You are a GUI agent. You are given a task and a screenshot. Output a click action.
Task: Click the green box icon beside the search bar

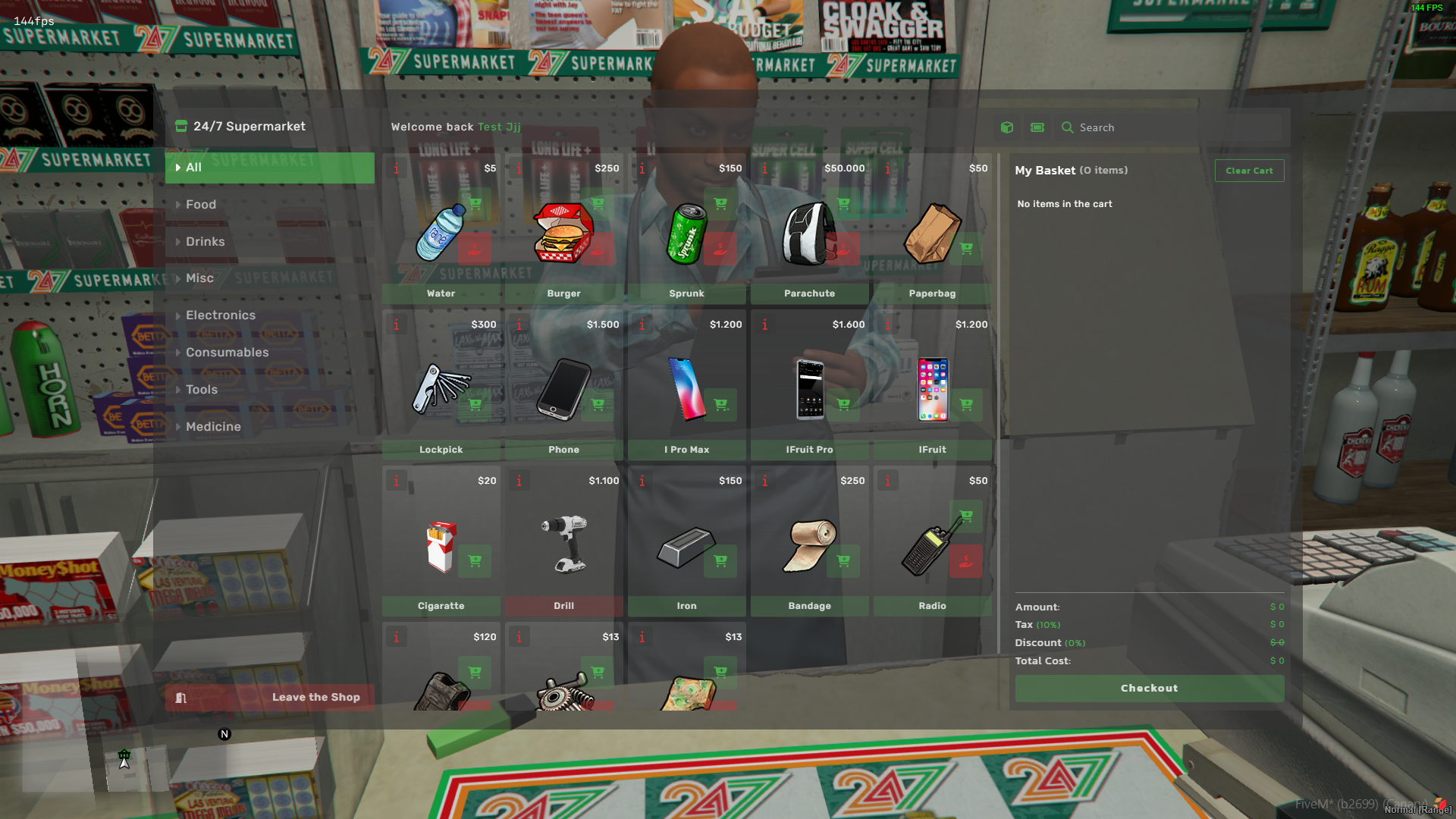1006,127
